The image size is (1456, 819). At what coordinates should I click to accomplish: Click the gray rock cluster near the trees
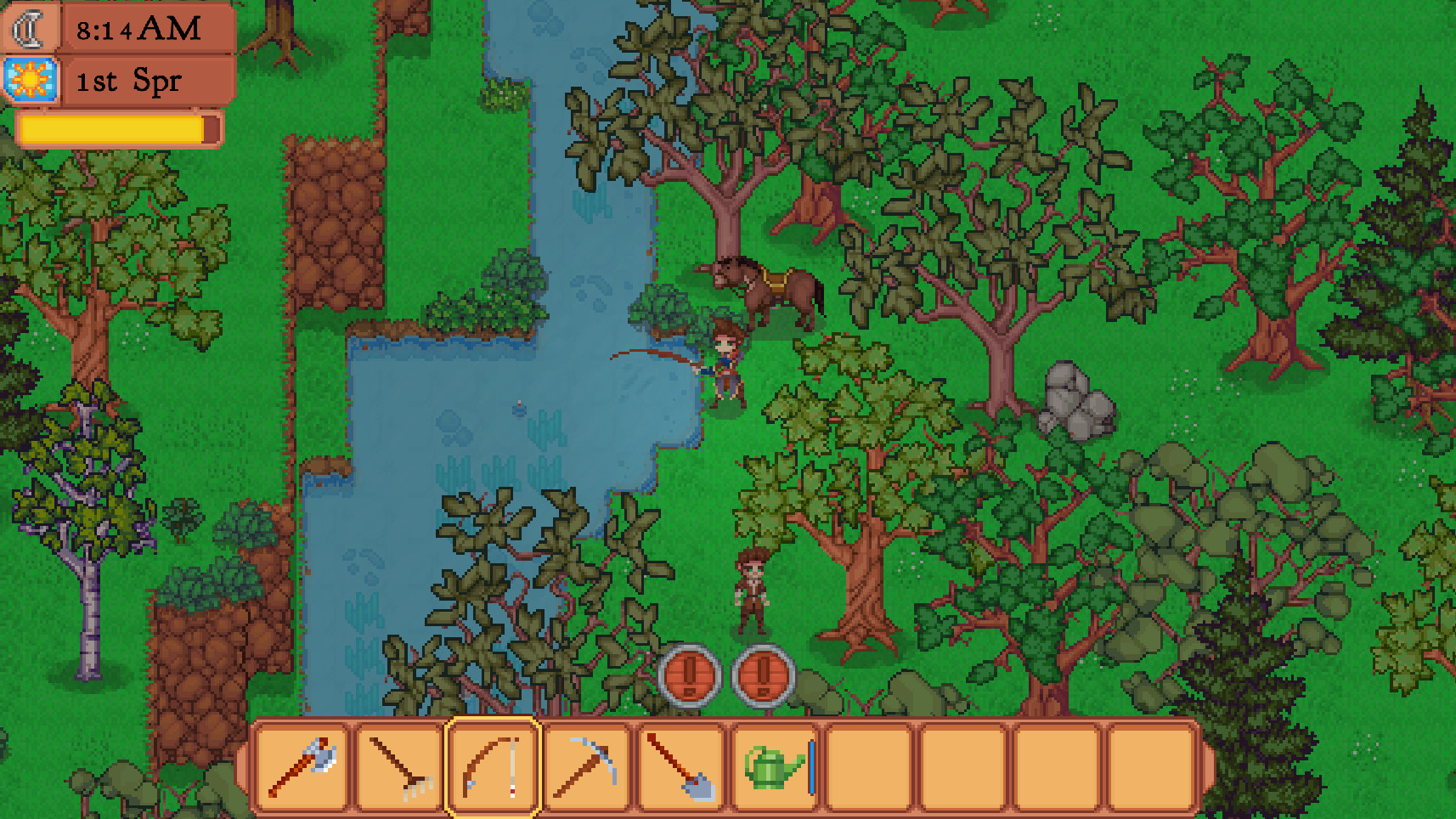point(1073,399)
